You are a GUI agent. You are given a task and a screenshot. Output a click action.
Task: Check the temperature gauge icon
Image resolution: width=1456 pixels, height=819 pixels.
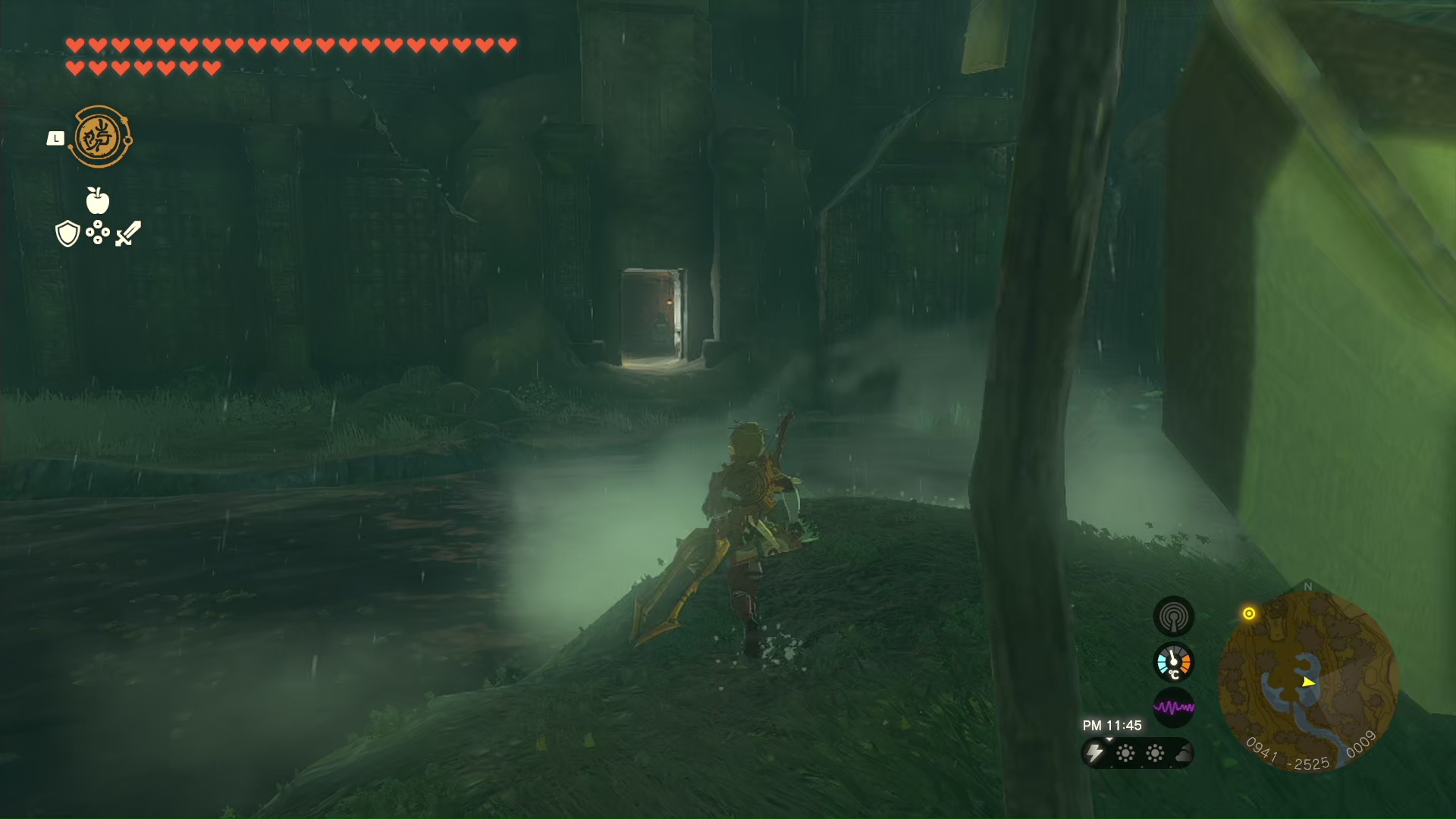click(x=1173, y=662)
